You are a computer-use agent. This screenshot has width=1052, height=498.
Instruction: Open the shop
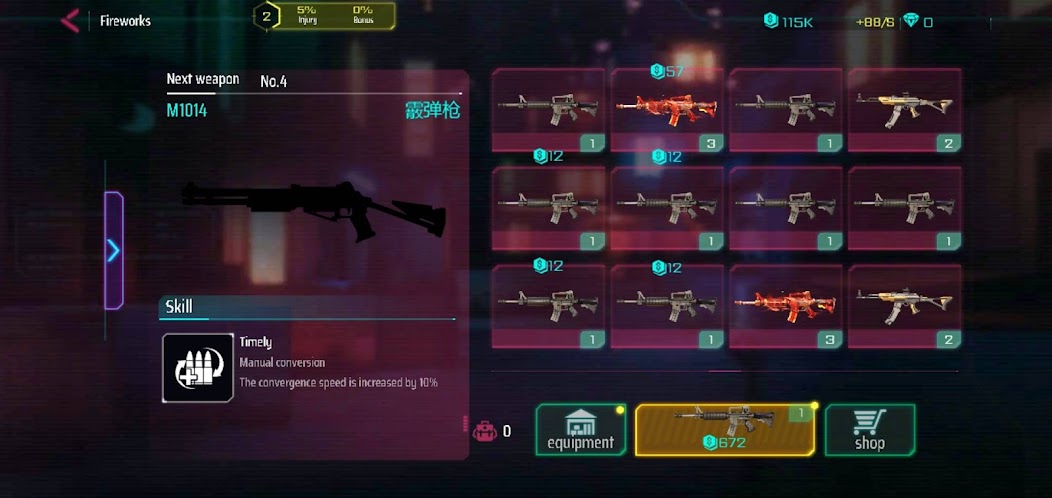coord(869,430)
